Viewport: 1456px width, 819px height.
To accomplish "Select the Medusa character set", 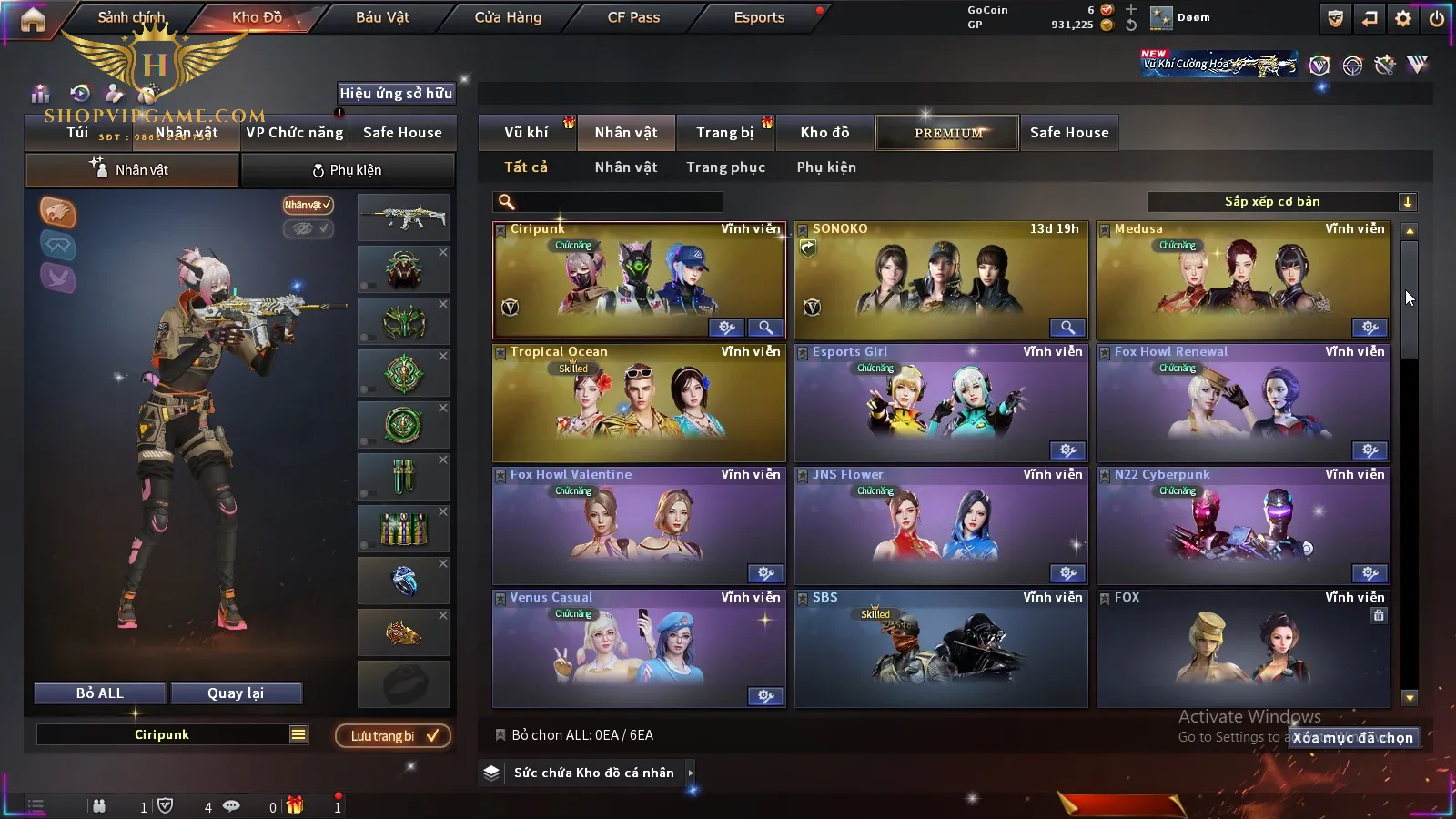I will (1243, 280).
